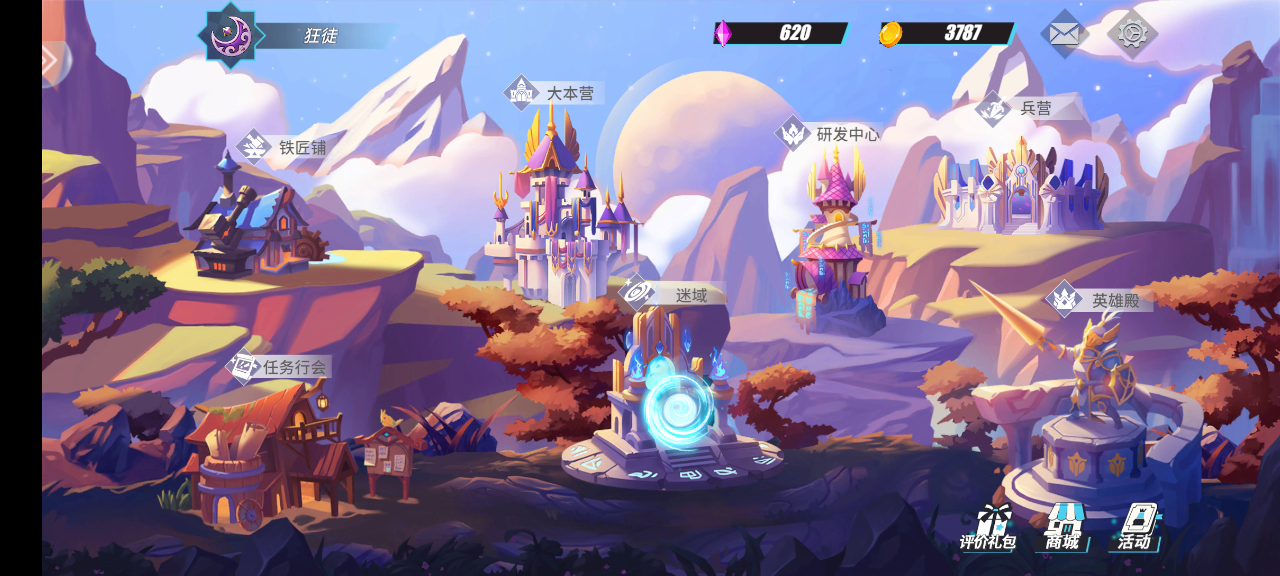Tap the purple gem currency counter
Screen dimensions: 1280x576
click(x=781, y=33)
